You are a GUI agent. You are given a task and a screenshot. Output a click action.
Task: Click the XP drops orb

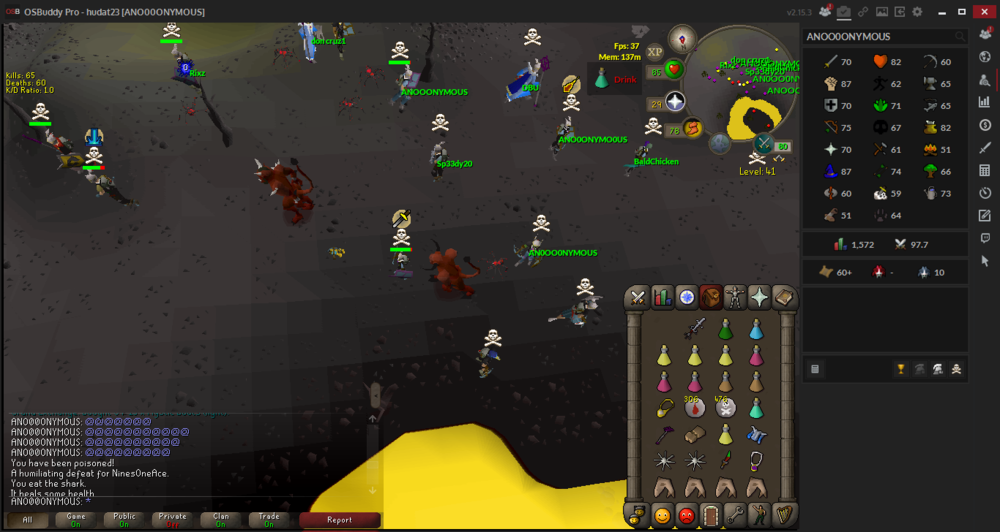point(655,52)
